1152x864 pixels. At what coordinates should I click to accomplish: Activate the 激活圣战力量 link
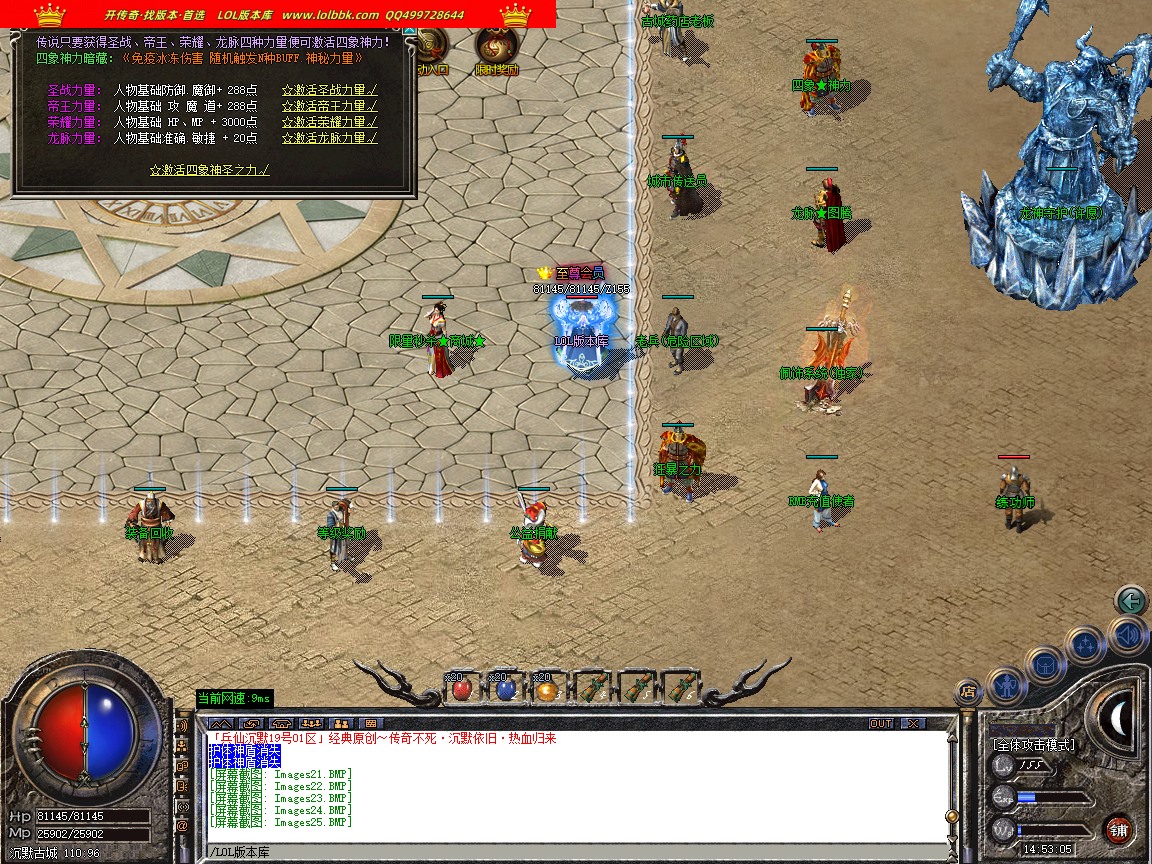point(329,90)
